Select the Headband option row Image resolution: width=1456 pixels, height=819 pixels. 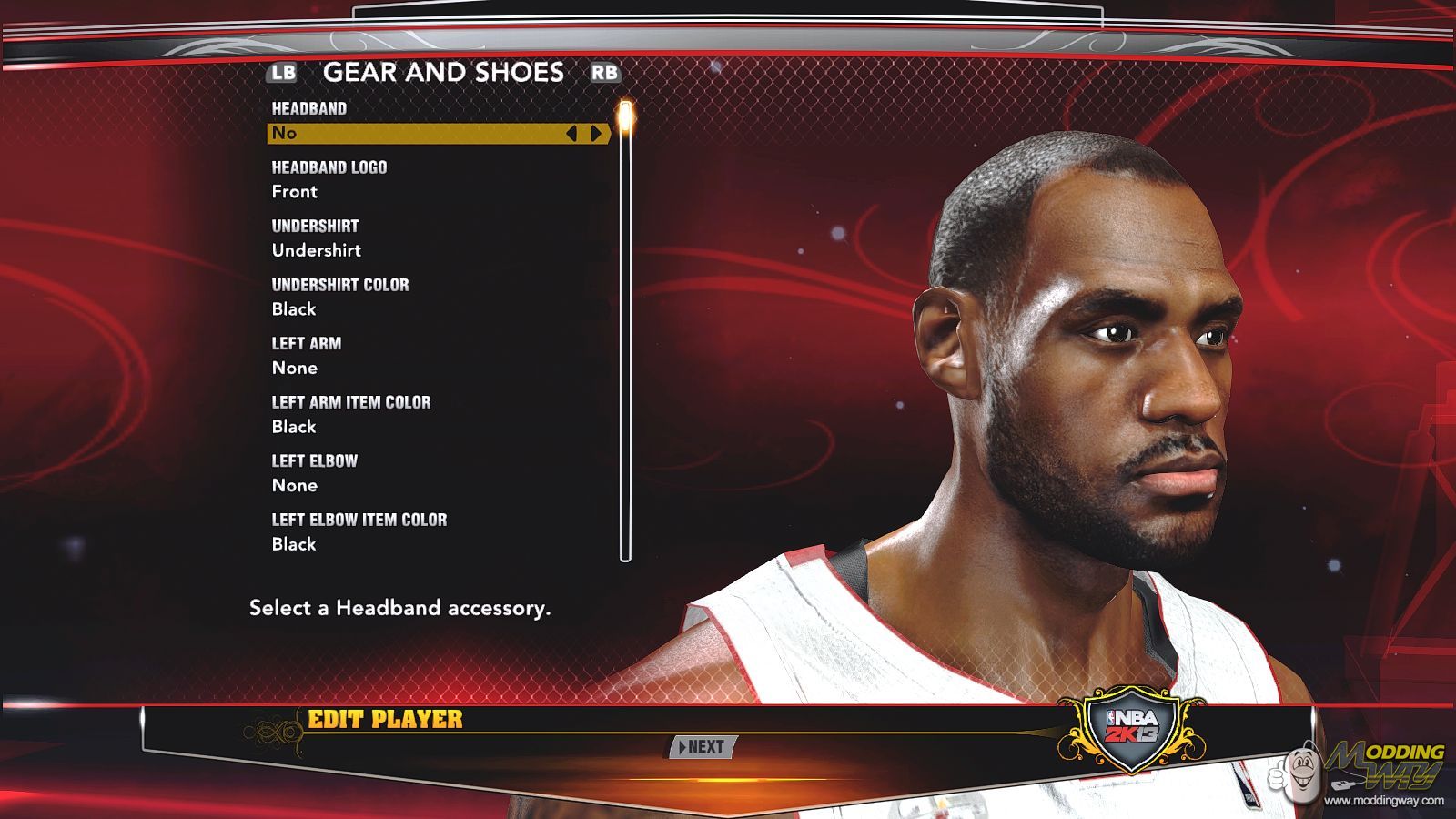(419, 134)
